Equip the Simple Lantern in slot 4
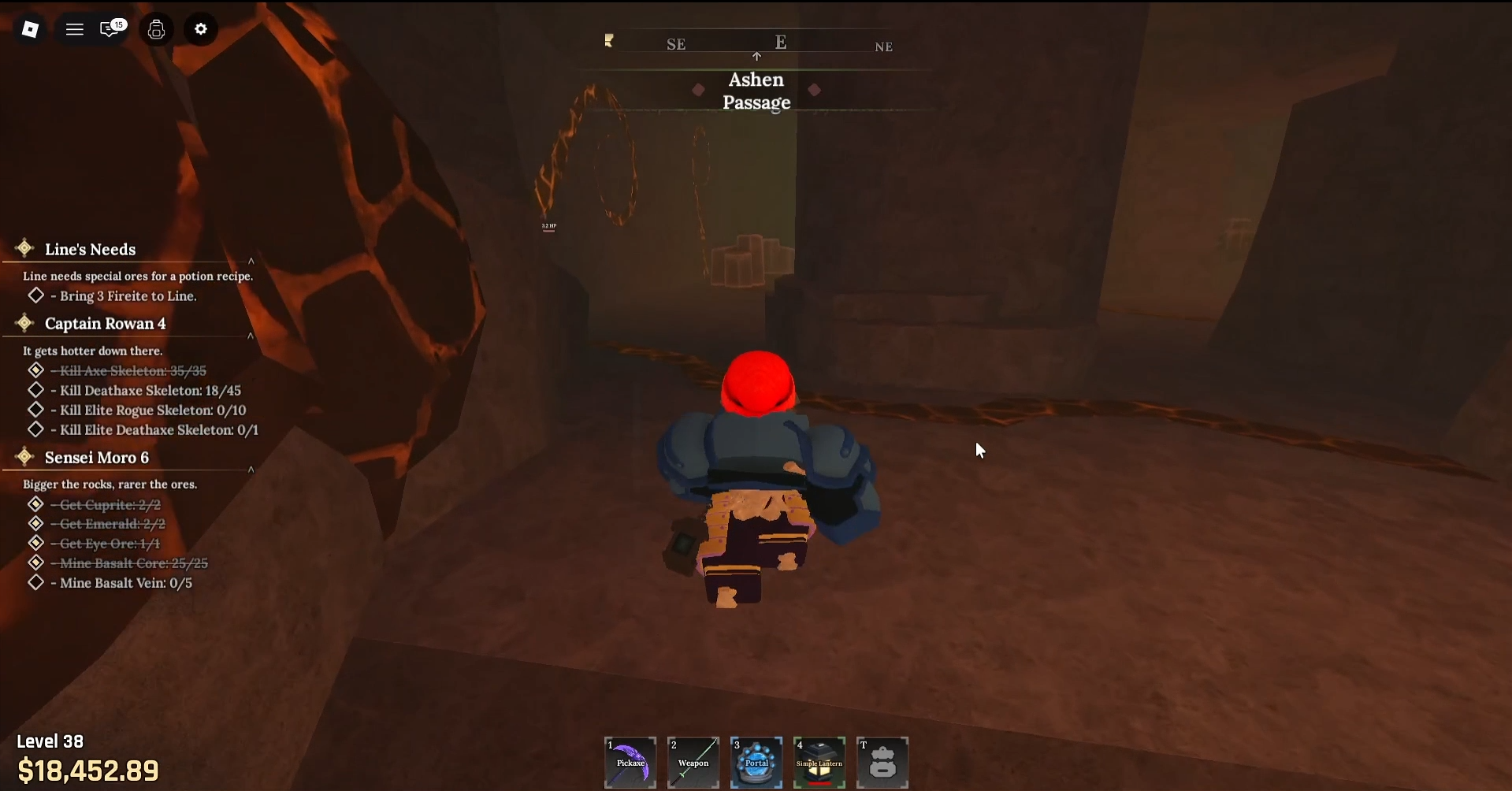 819,762
